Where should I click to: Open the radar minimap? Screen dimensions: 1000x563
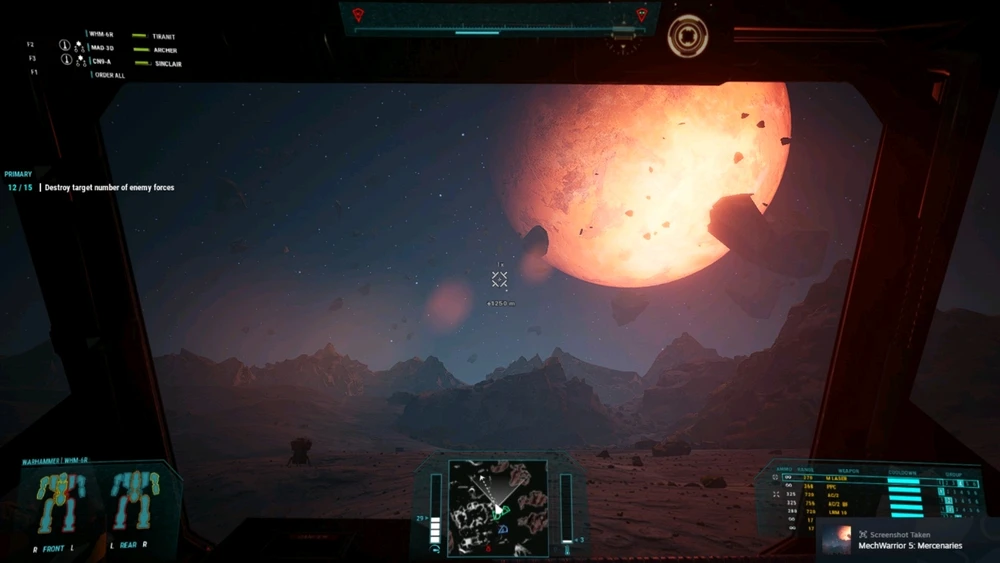pyautogui.click(x=497, y=507)
